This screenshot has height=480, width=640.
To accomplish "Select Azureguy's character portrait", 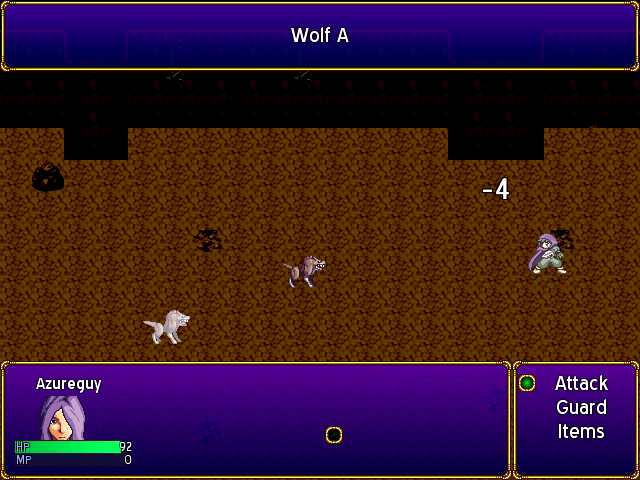I will pyautogui.click(x=59, y=418).
